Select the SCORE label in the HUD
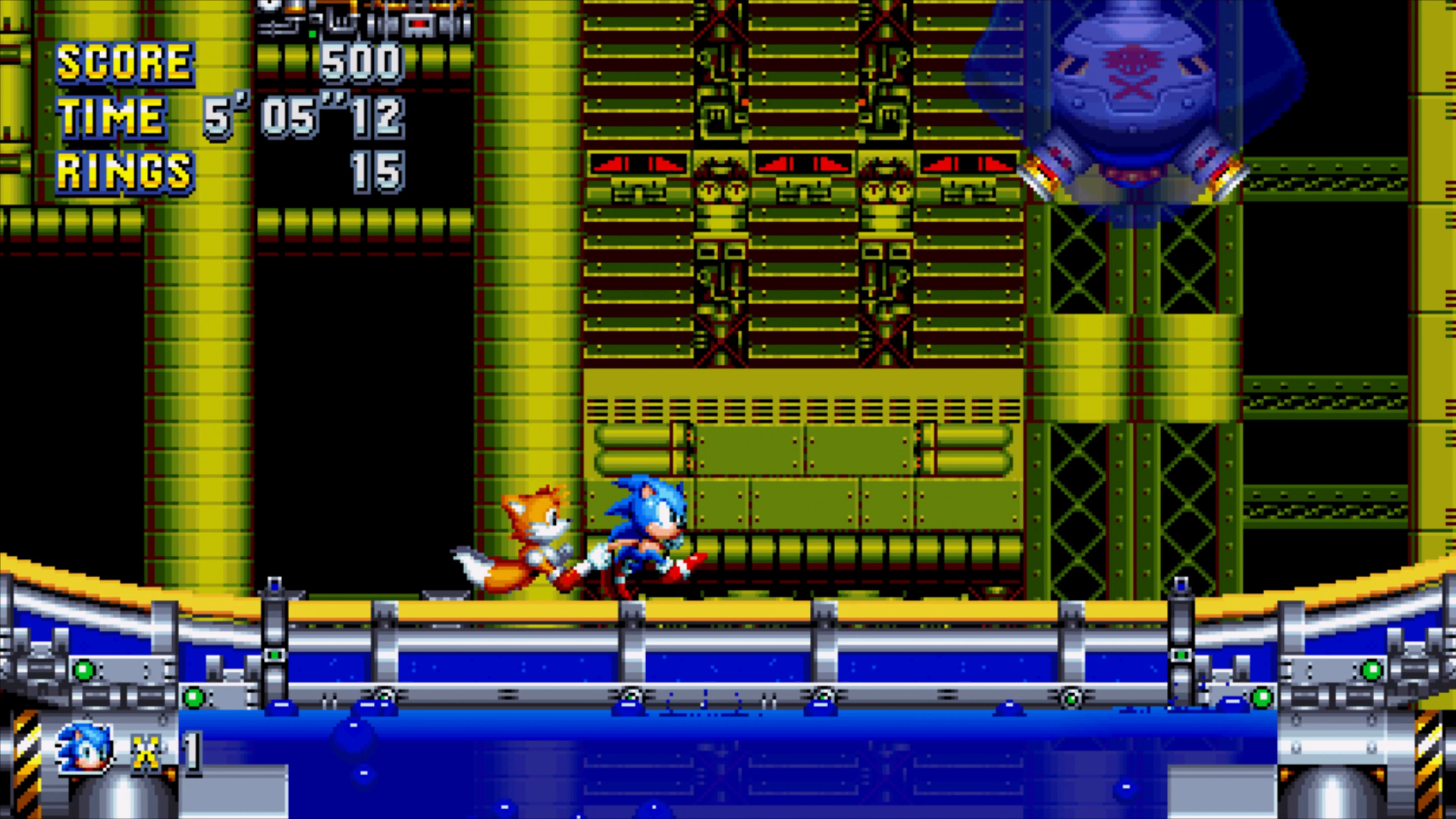 pos(125,63)
